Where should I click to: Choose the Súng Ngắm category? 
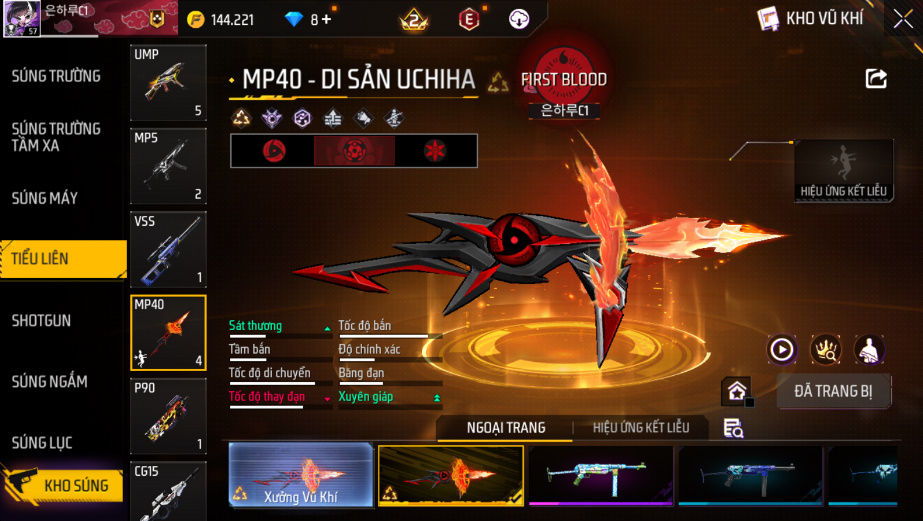50,381
